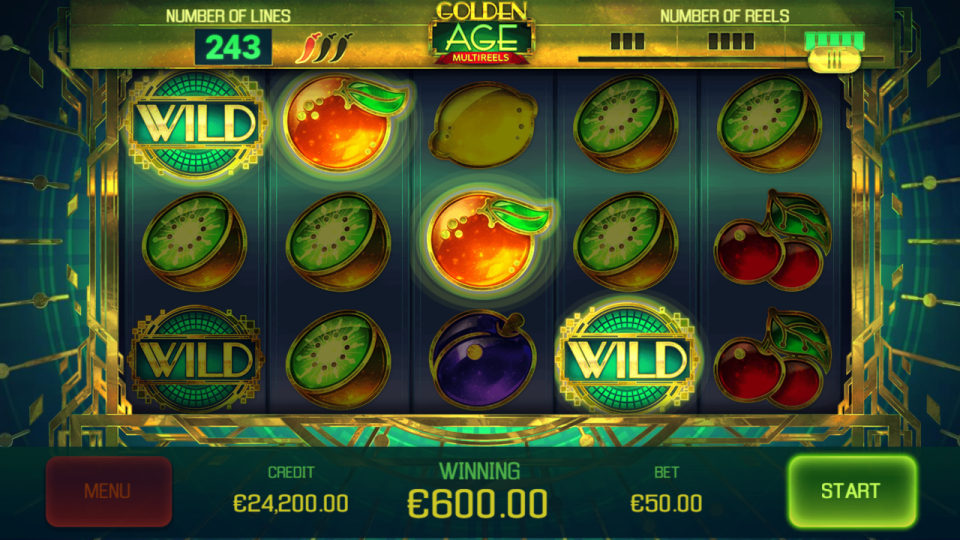The height and width of the screenshot is (540, 960).
Task: Choose the four-reel option
Action: 731,42
